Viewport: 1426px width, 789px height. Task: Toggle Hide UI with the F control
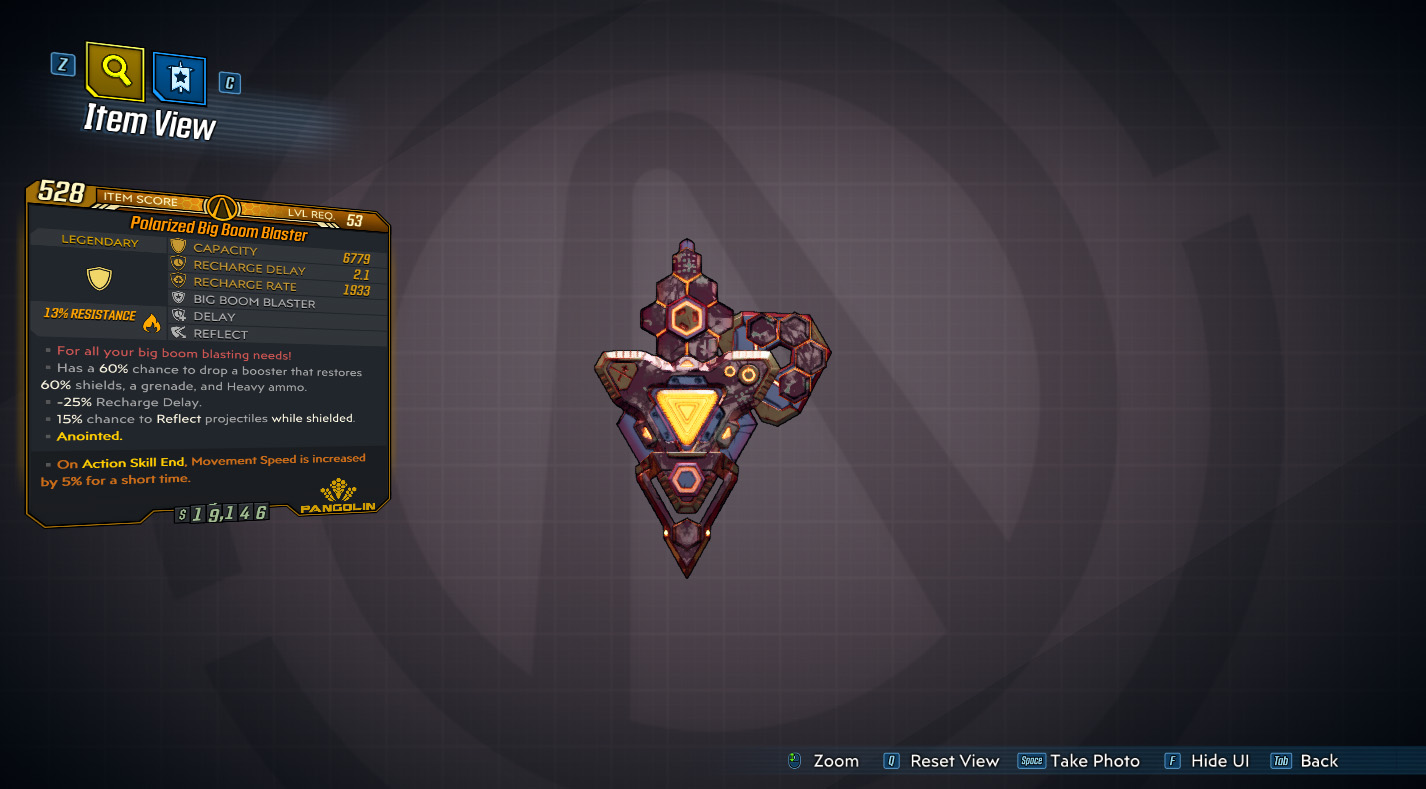1170,761
